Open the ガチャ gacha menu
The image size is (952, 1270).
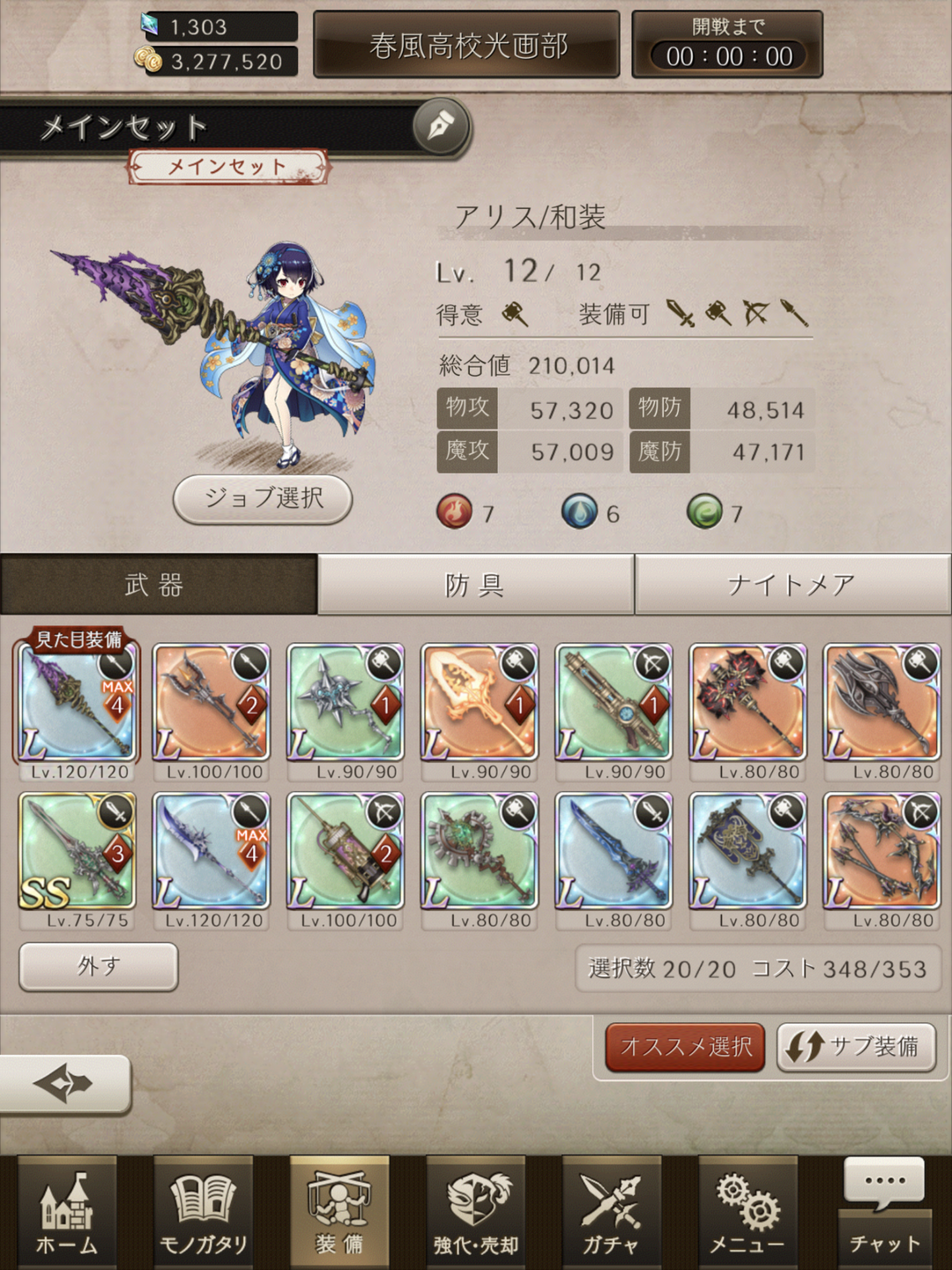coord(612,1213)
